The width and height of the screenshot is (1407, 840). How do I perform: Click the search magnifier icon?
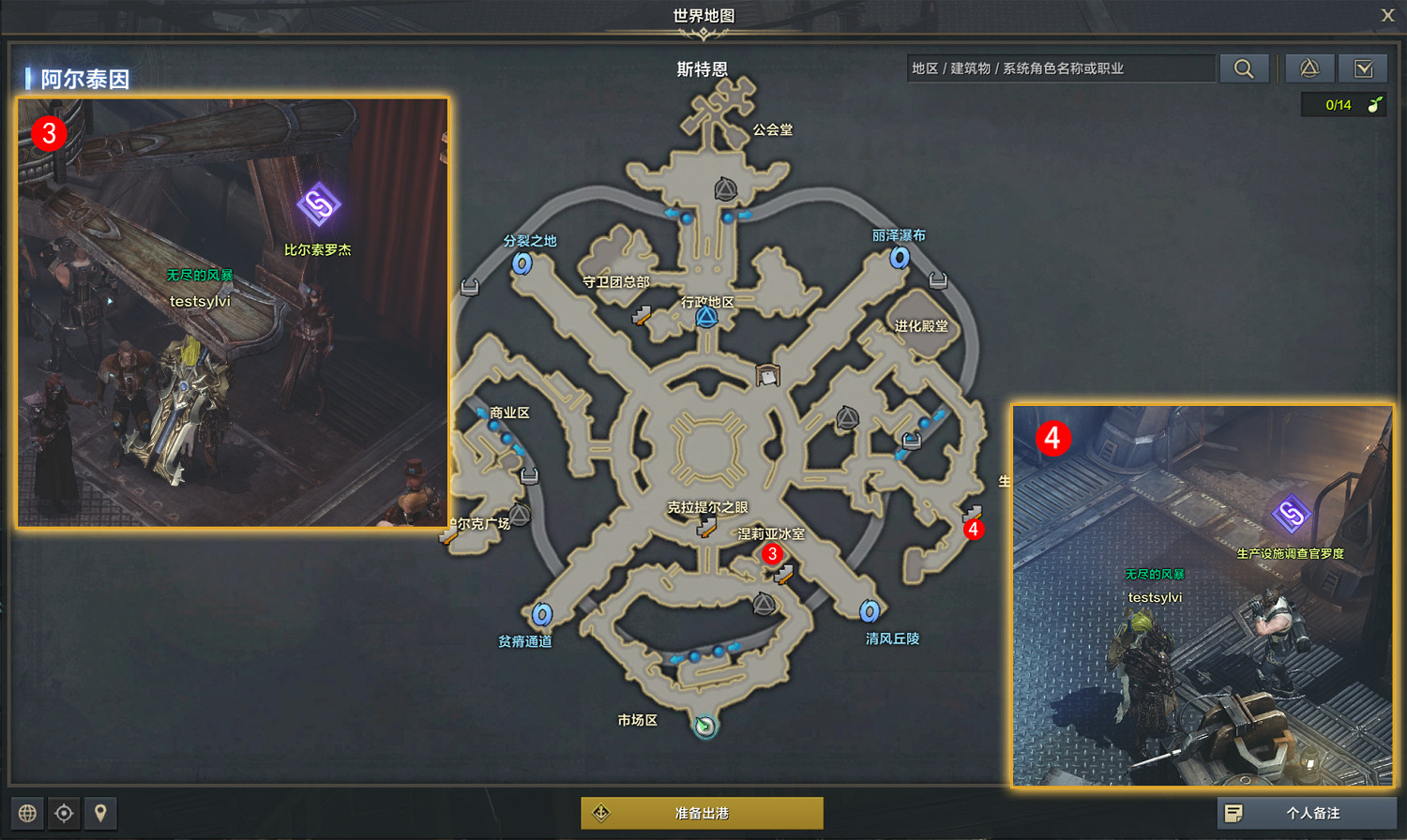(x=1244, y=67)
